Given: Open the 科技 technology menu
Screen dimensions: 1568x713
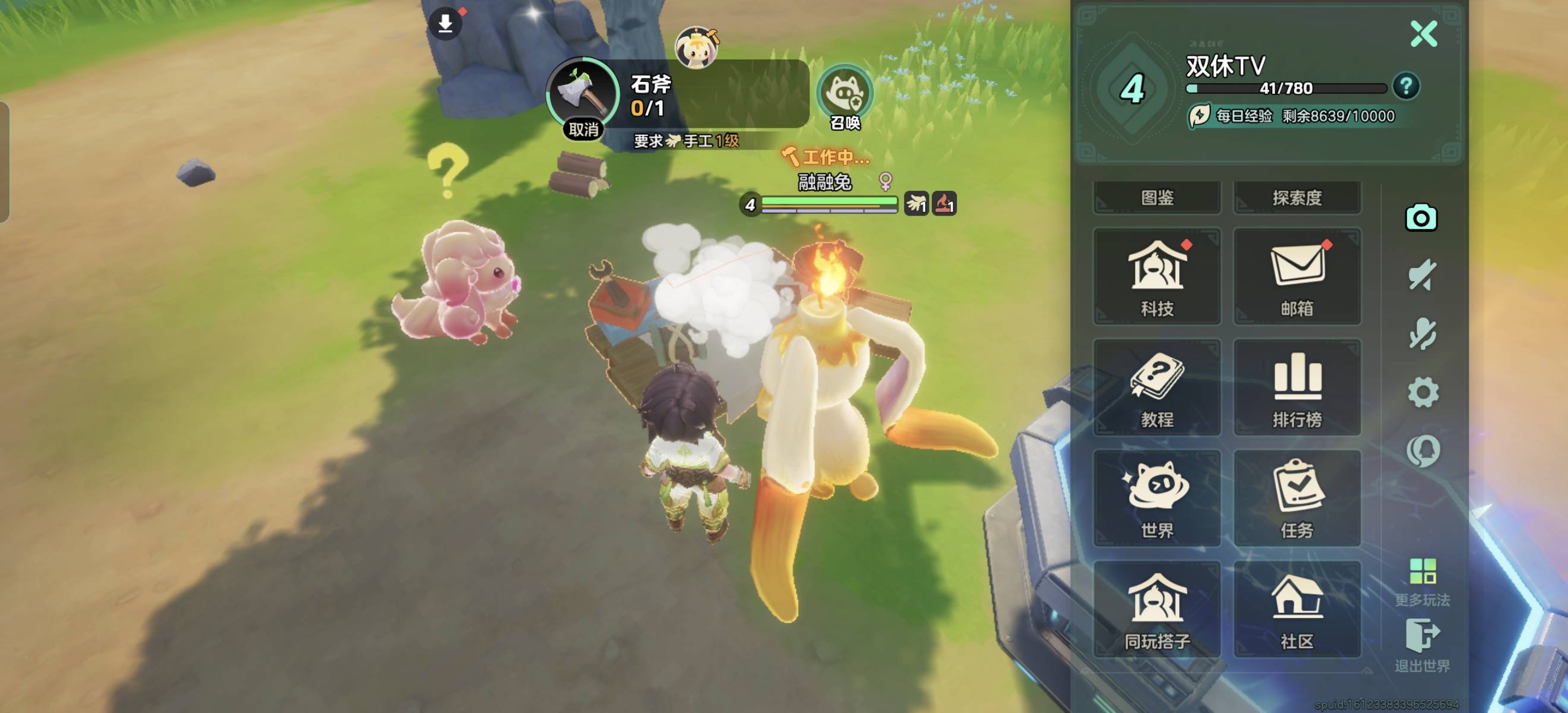Looking at the screenshot, I should 1156,277.
